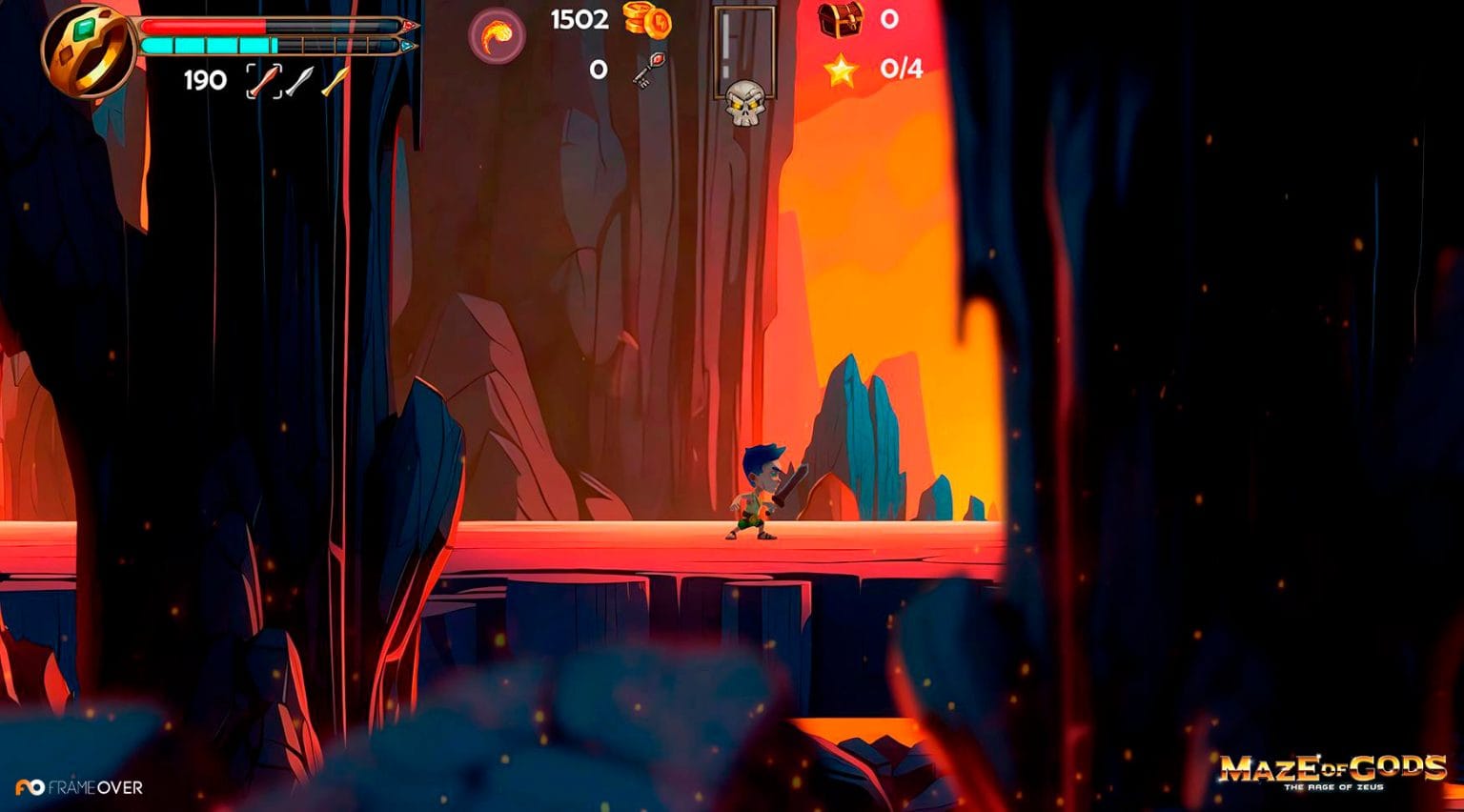
Task: Click the yellow-eyed skull icon
Action: click(x=744, y=103)
